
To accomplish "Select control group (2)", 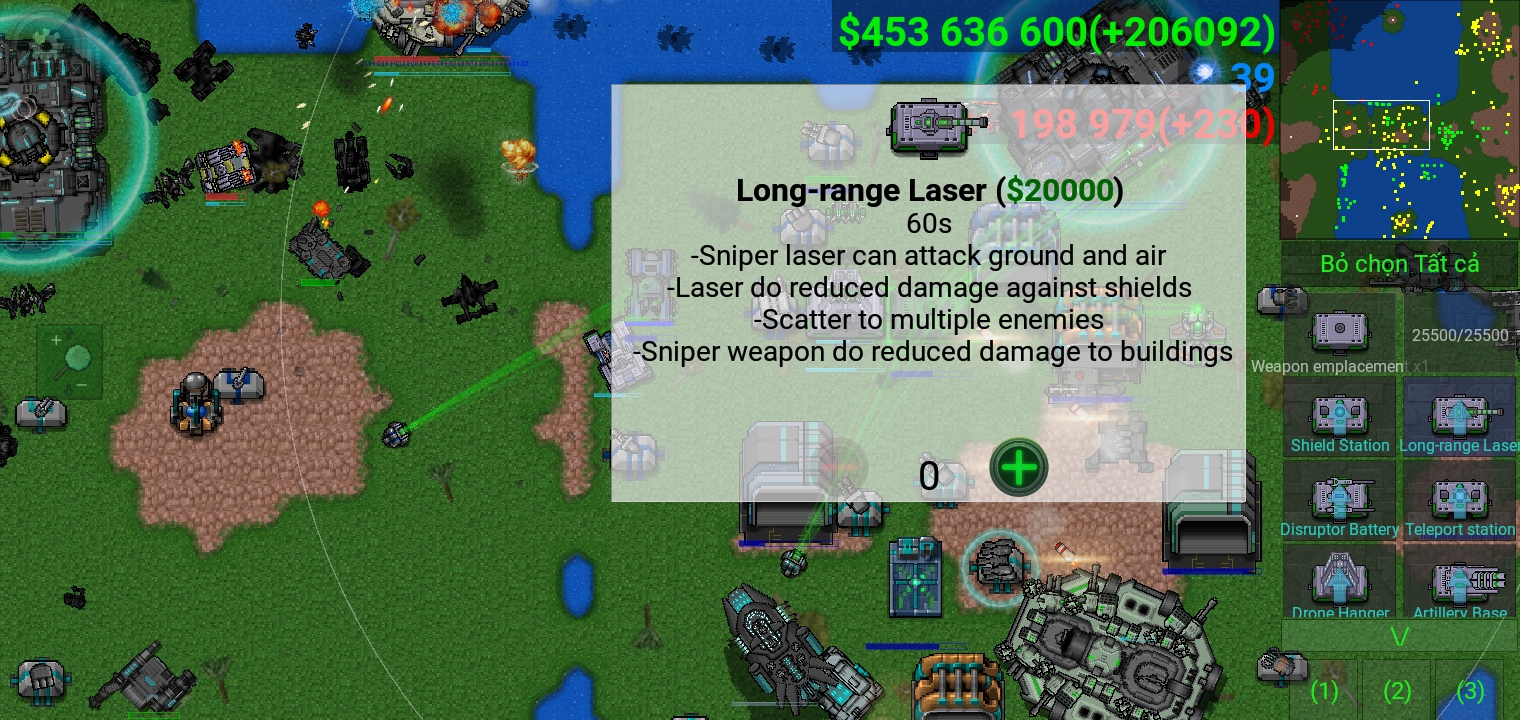I will click(x=1397, y=690).
